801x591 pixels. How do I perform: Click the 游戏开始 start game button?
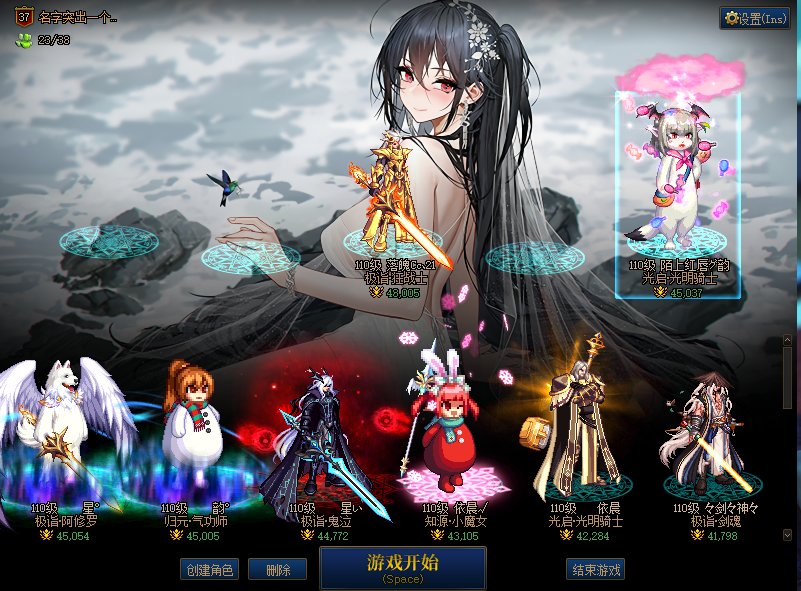403,567
